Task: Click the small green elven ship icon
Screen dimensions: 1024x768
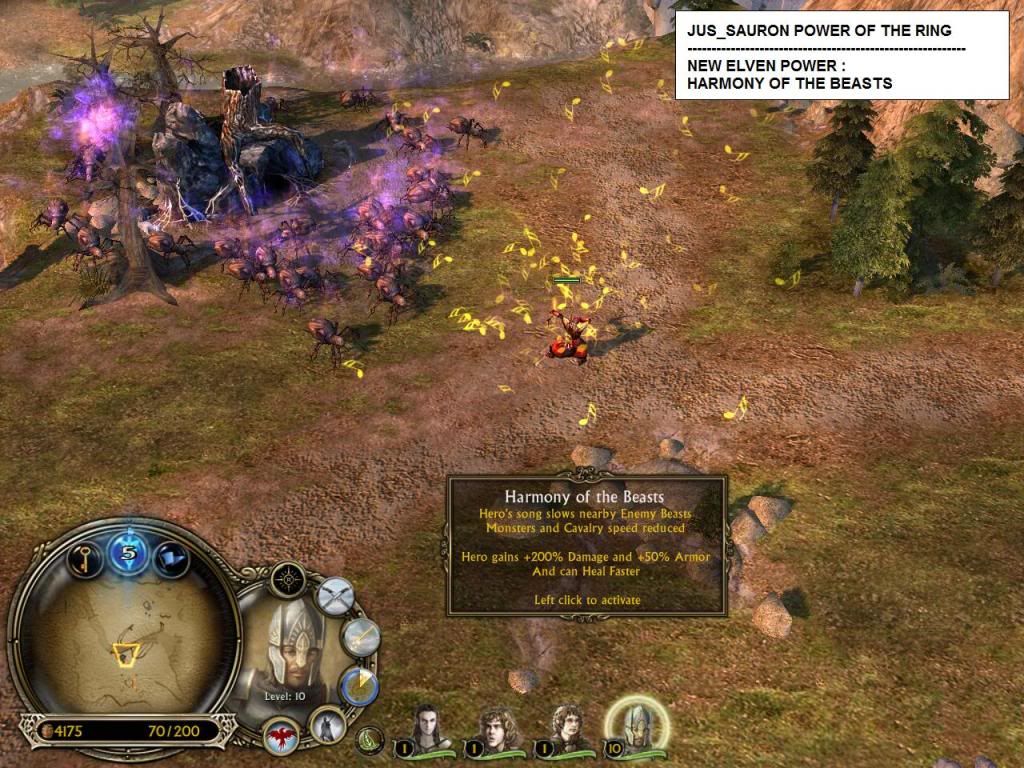Action: [371, 740]
